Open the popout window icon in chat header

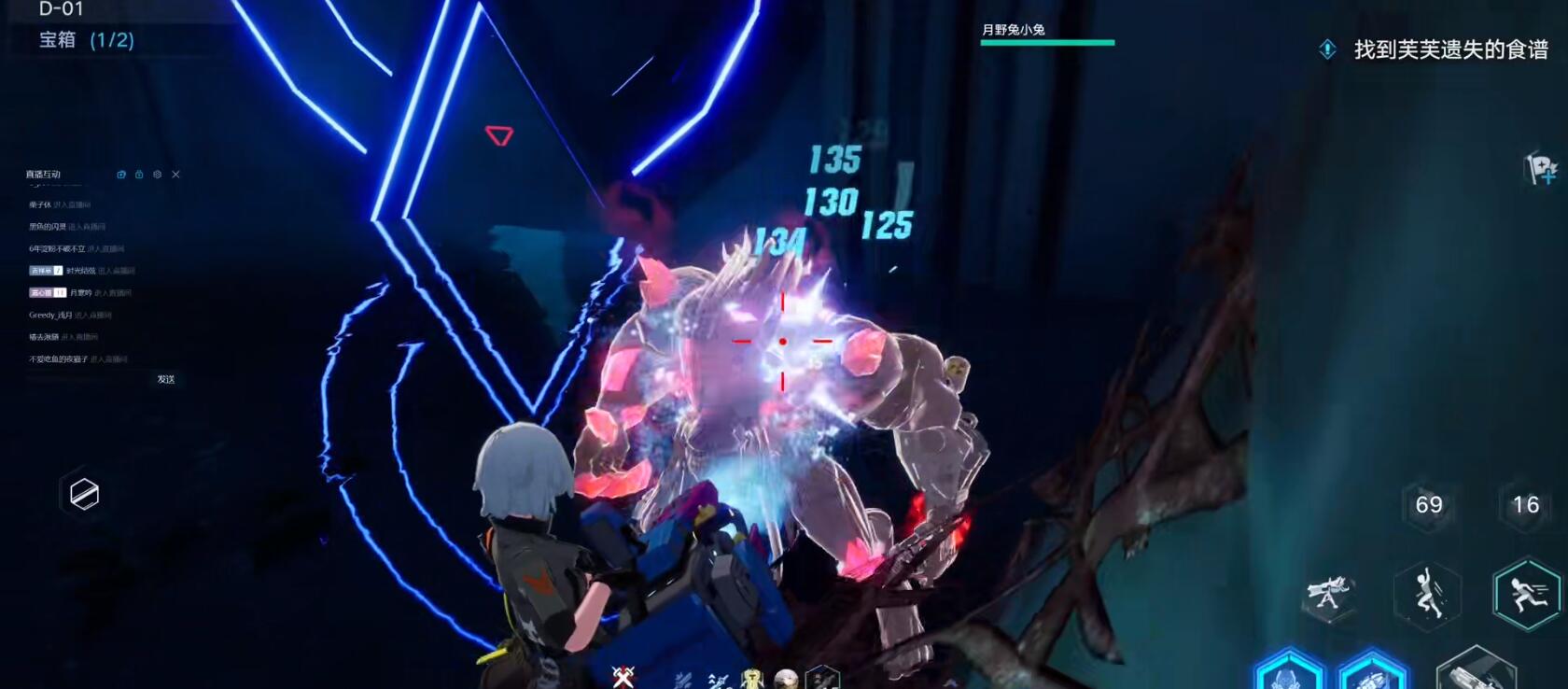tap(121, 175)
